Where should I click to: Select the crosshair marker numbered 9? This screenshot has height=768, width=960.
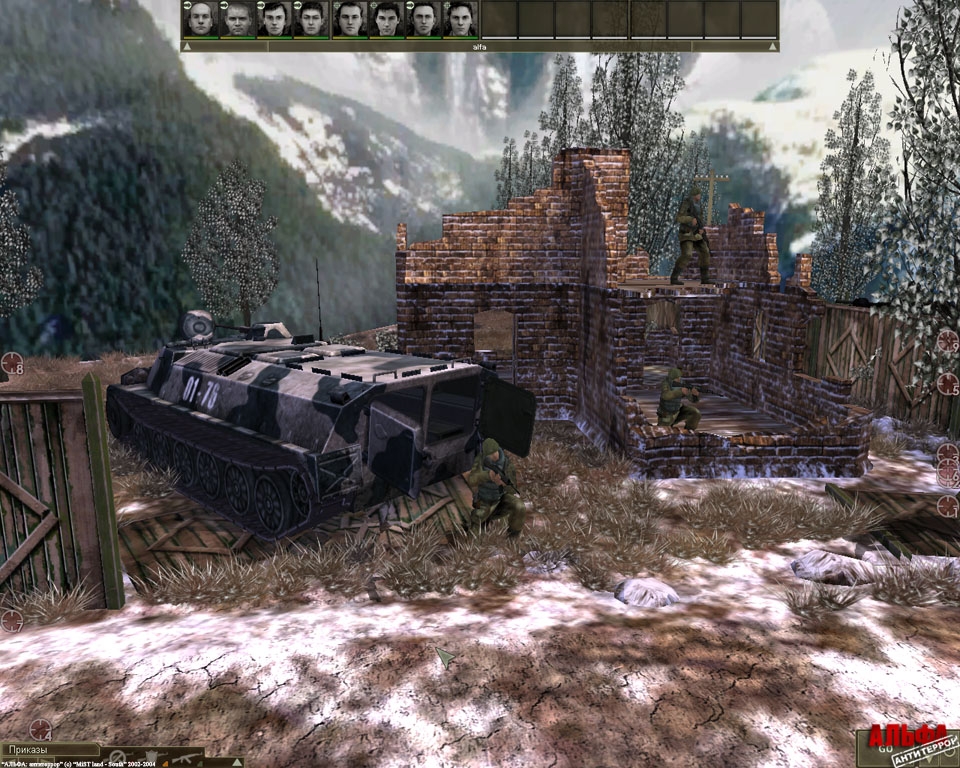click(x=947, y=342)
